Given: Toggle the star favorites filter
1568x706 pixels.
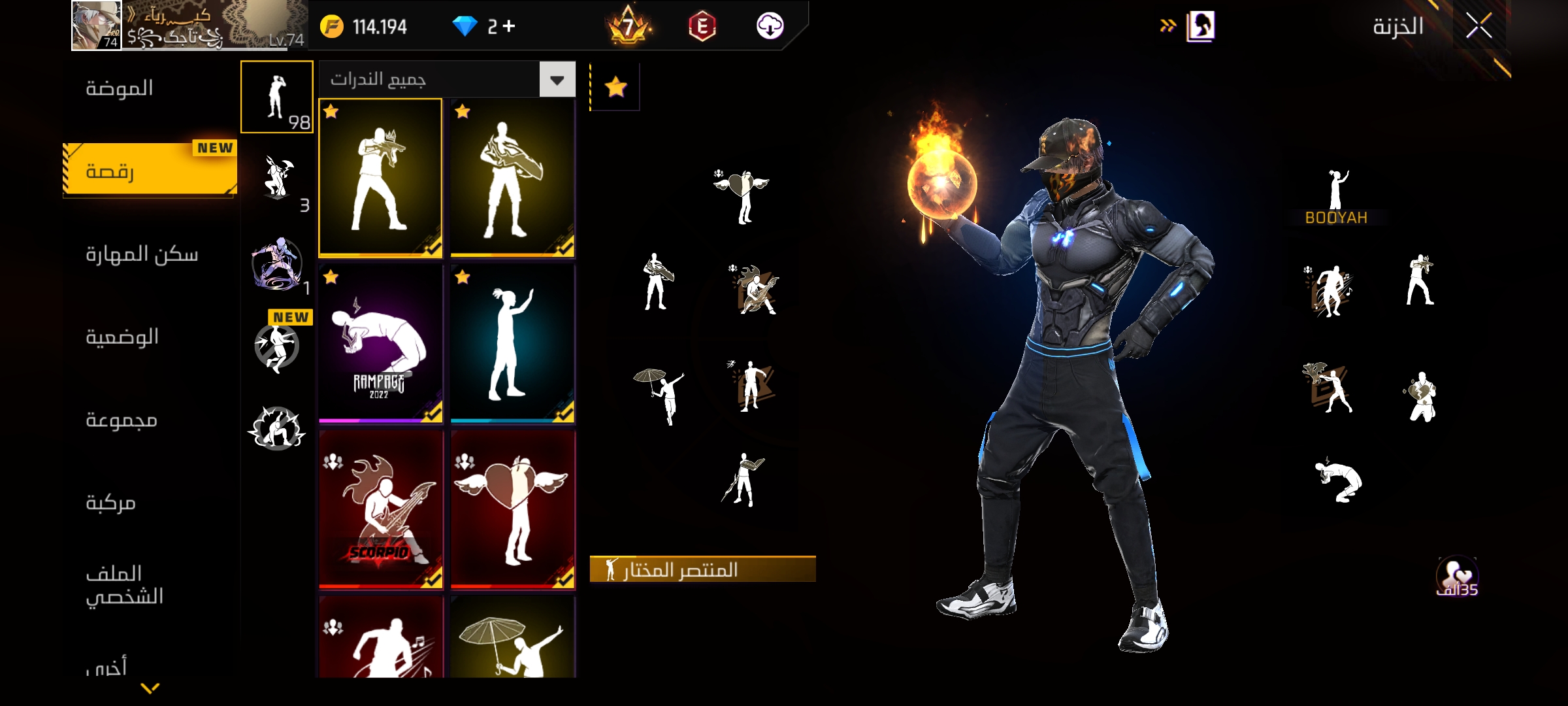Looking at the screenshot, I should pyautogui.click(x=615, y=87).
